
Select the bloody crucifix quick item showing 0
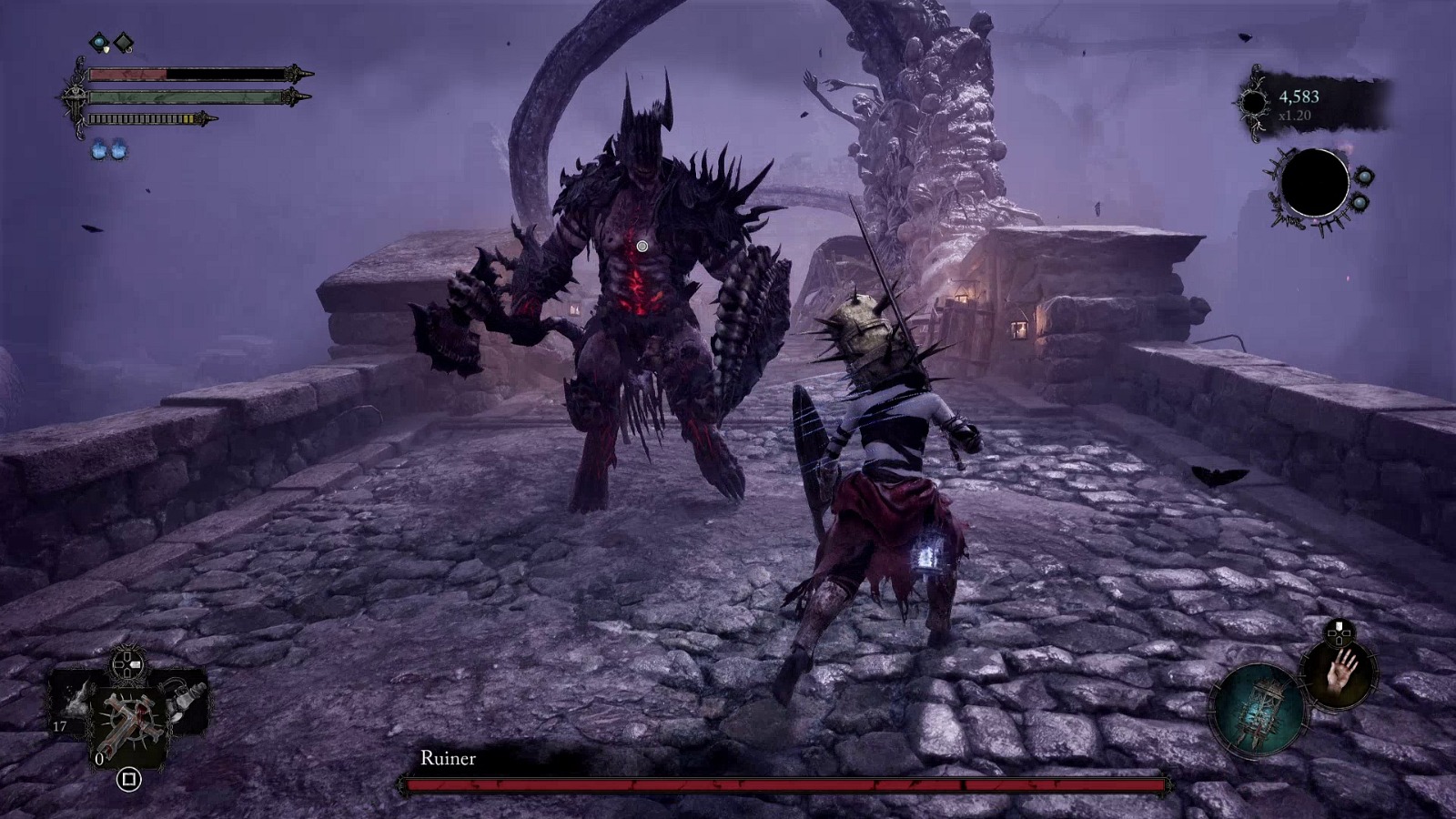point(127,723)
